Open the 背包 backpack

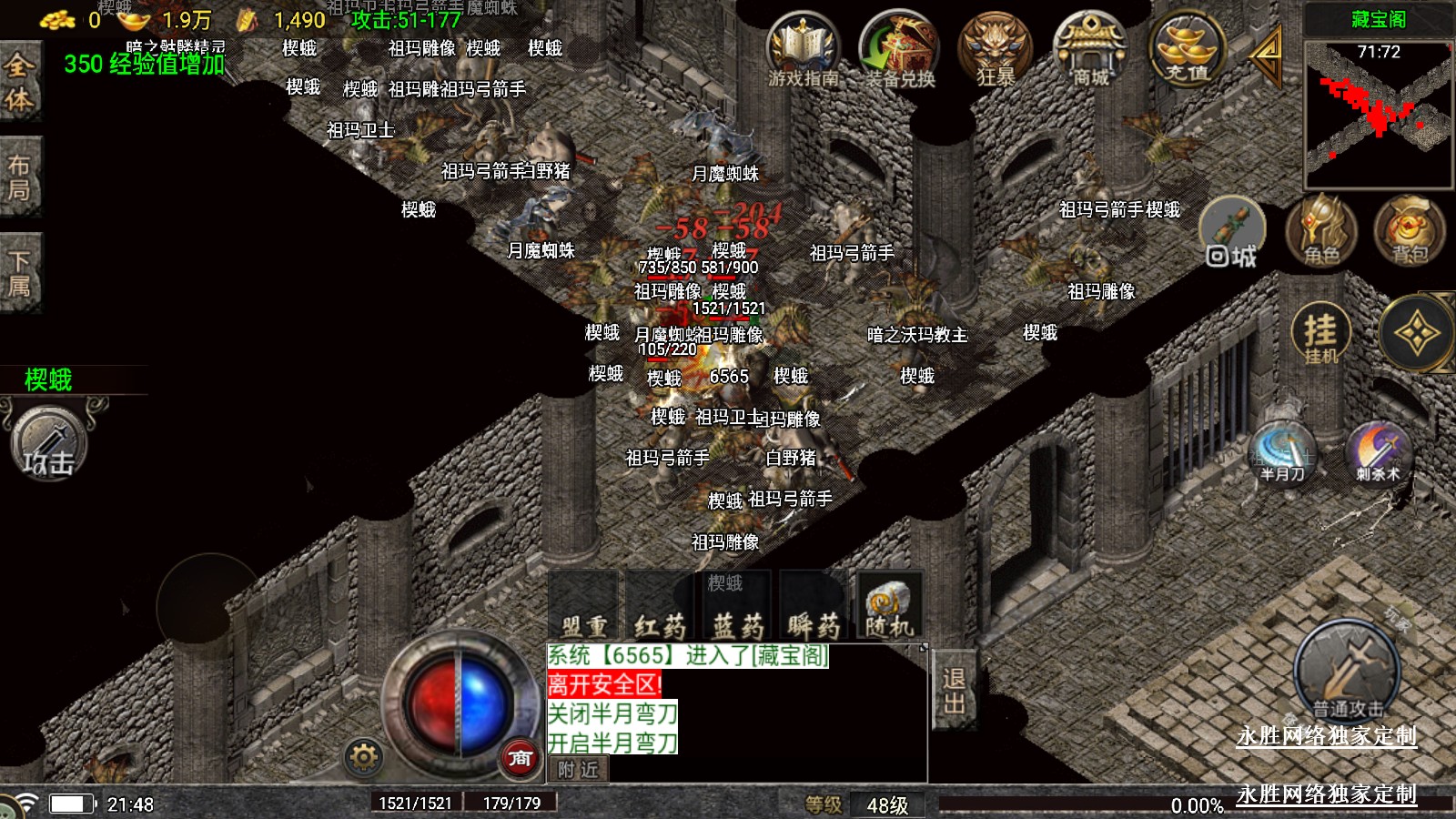pyautogui.click(x=1410, y=231)
